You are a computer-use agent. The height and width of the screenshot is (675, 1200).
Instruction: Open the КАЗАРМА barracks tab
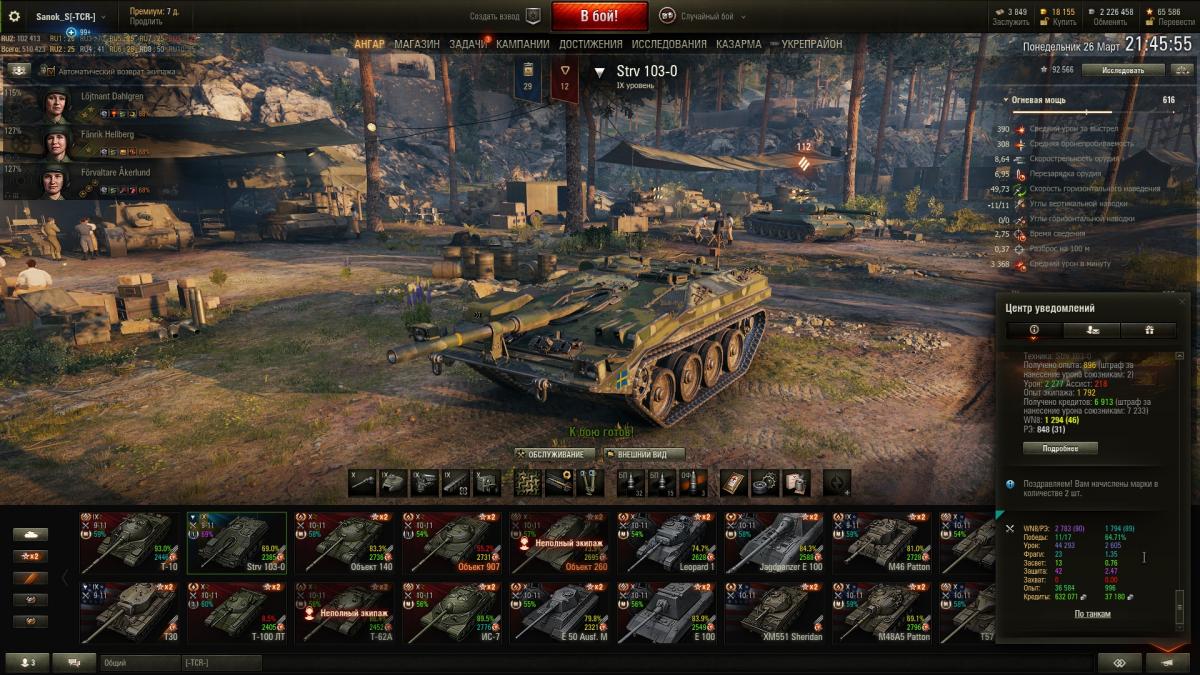click(x=738, y=44)
